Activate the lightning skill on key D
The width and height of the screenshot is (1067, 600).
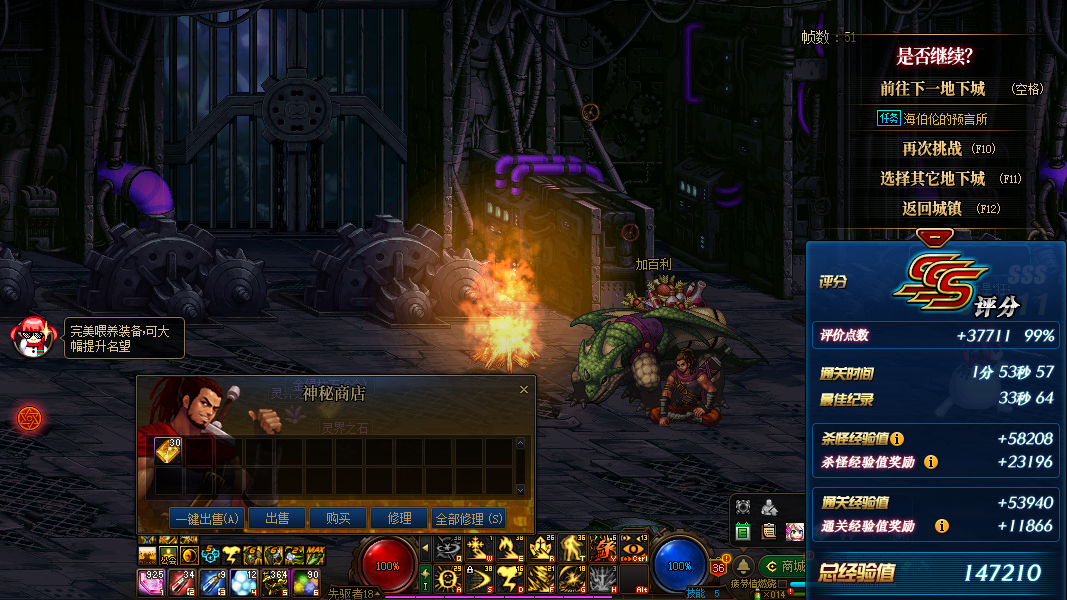(512, 578)
